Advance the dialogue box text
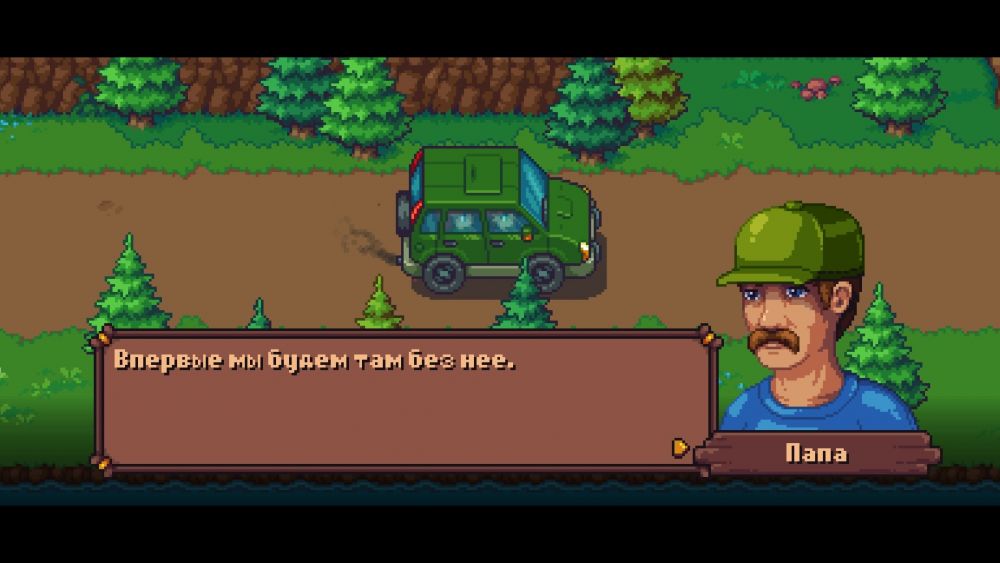Image resolution: width=1000 pixels, height=563 pixels. click(x=400, y=400)
